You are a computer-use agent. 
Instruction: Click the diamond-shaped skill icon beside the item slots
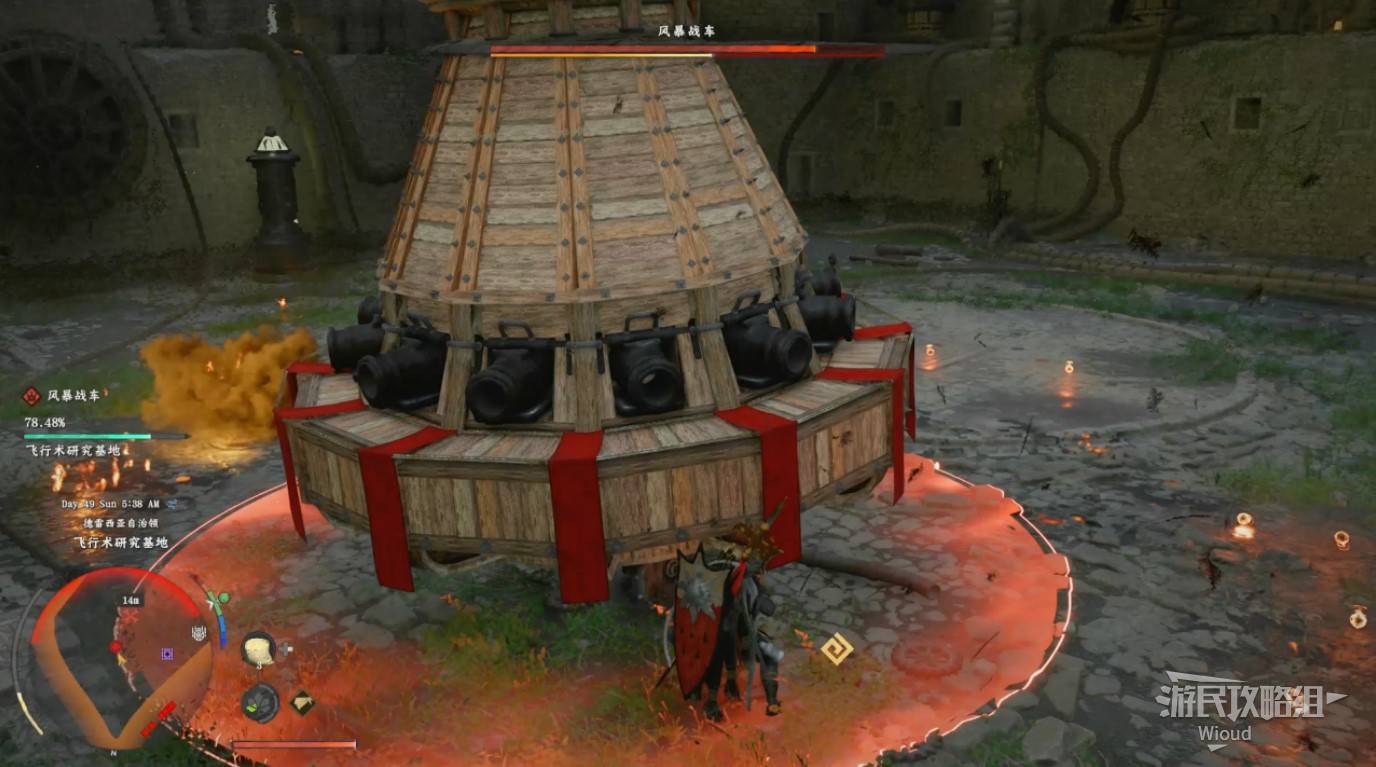302,702
